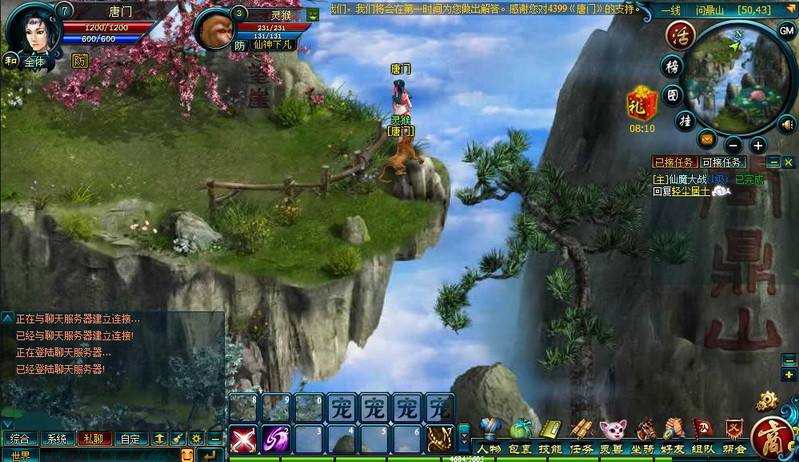Image resolution: width=799 pixels, height=462 pixels.
Task: Select the 私聊 private chat tab
Action: coord(93,438)
